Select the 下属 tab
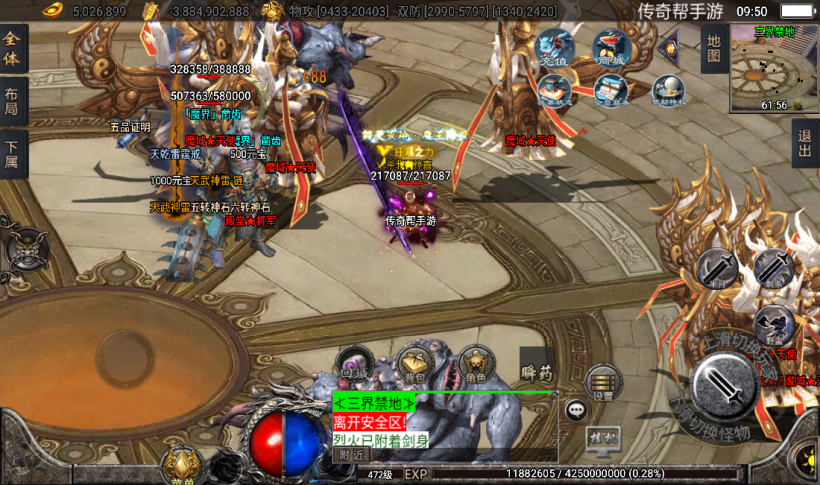The width and height of the screenshot is (820, 485). click(x=13, y=154)
